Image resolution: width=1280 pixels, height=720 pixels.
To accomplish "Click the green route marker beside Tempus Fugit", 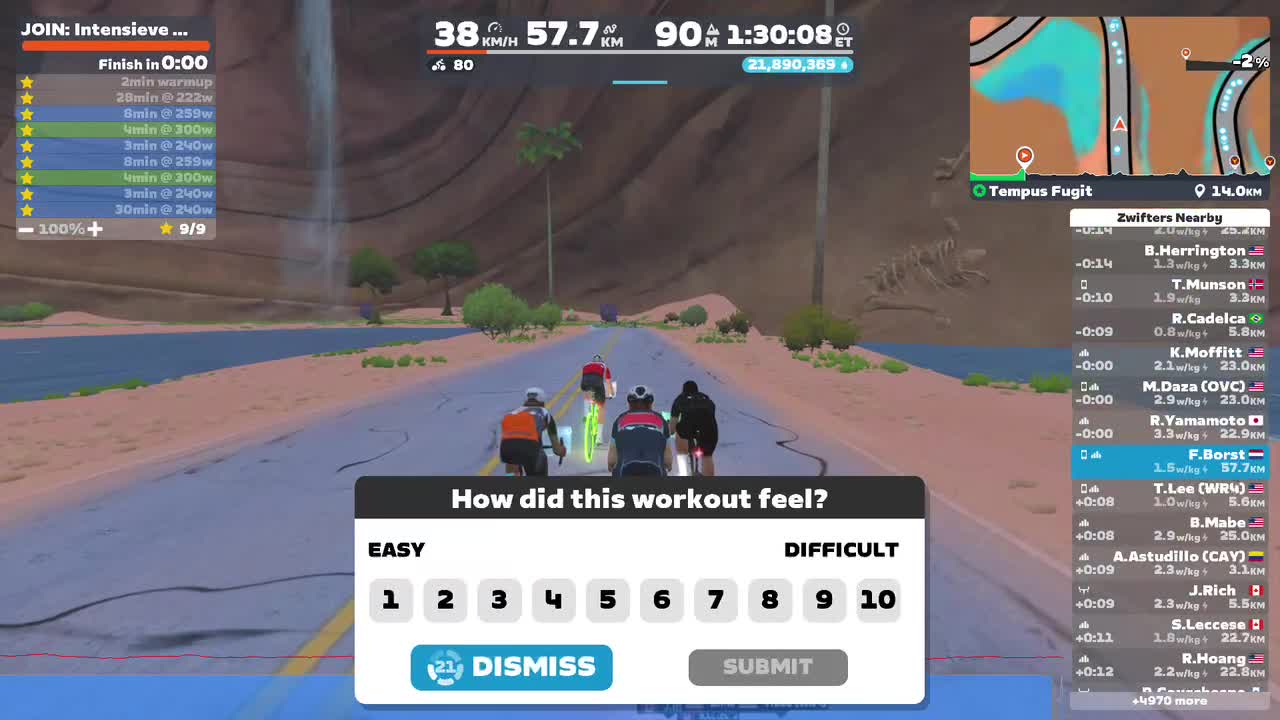I will pos(981,191).
